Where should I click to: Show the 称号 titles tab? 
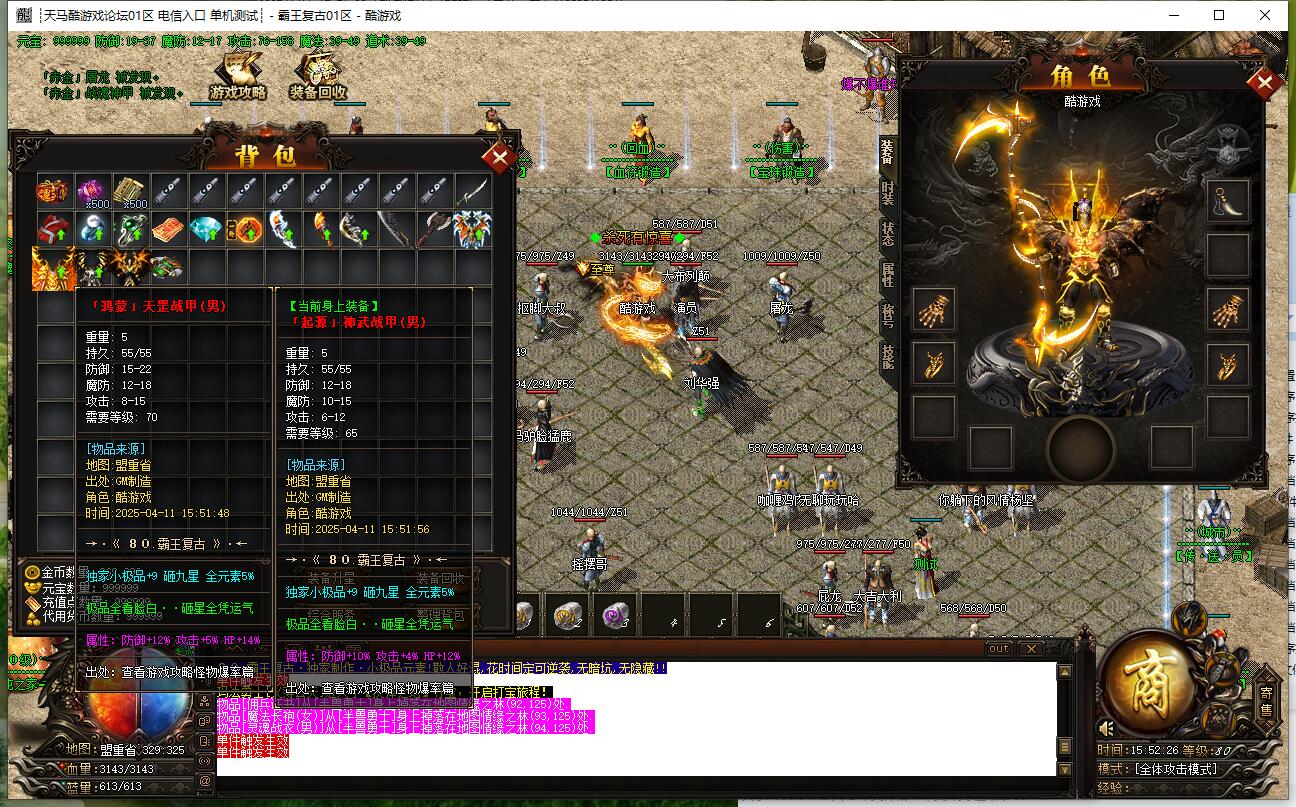887,314
